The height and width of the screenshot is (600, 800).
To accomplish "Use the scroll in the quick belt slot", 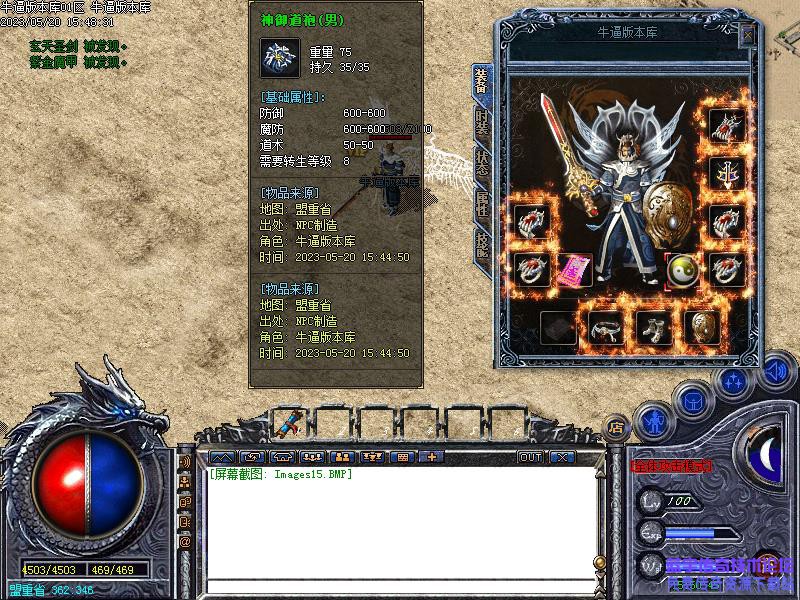I will tap(290, 421).
